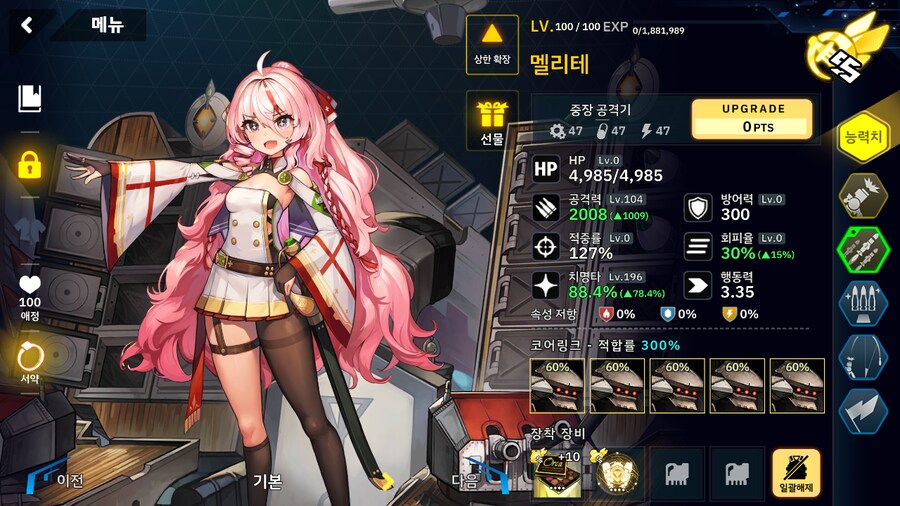The image size is (900, 506).
Task: Go back using the top-left arrow
Action: (27, 25)
